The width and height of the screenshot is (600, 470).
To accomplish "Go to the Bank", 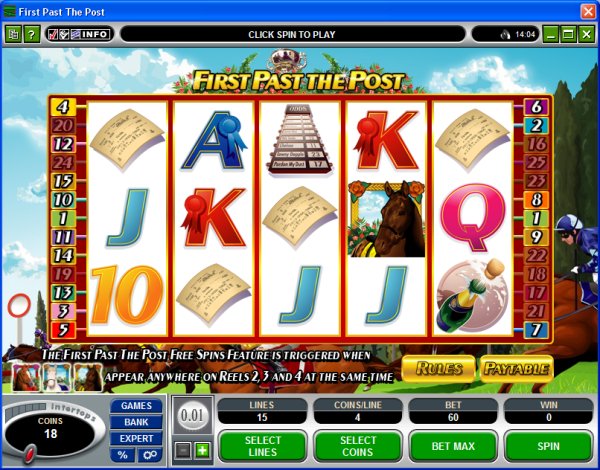I will 136,422.
